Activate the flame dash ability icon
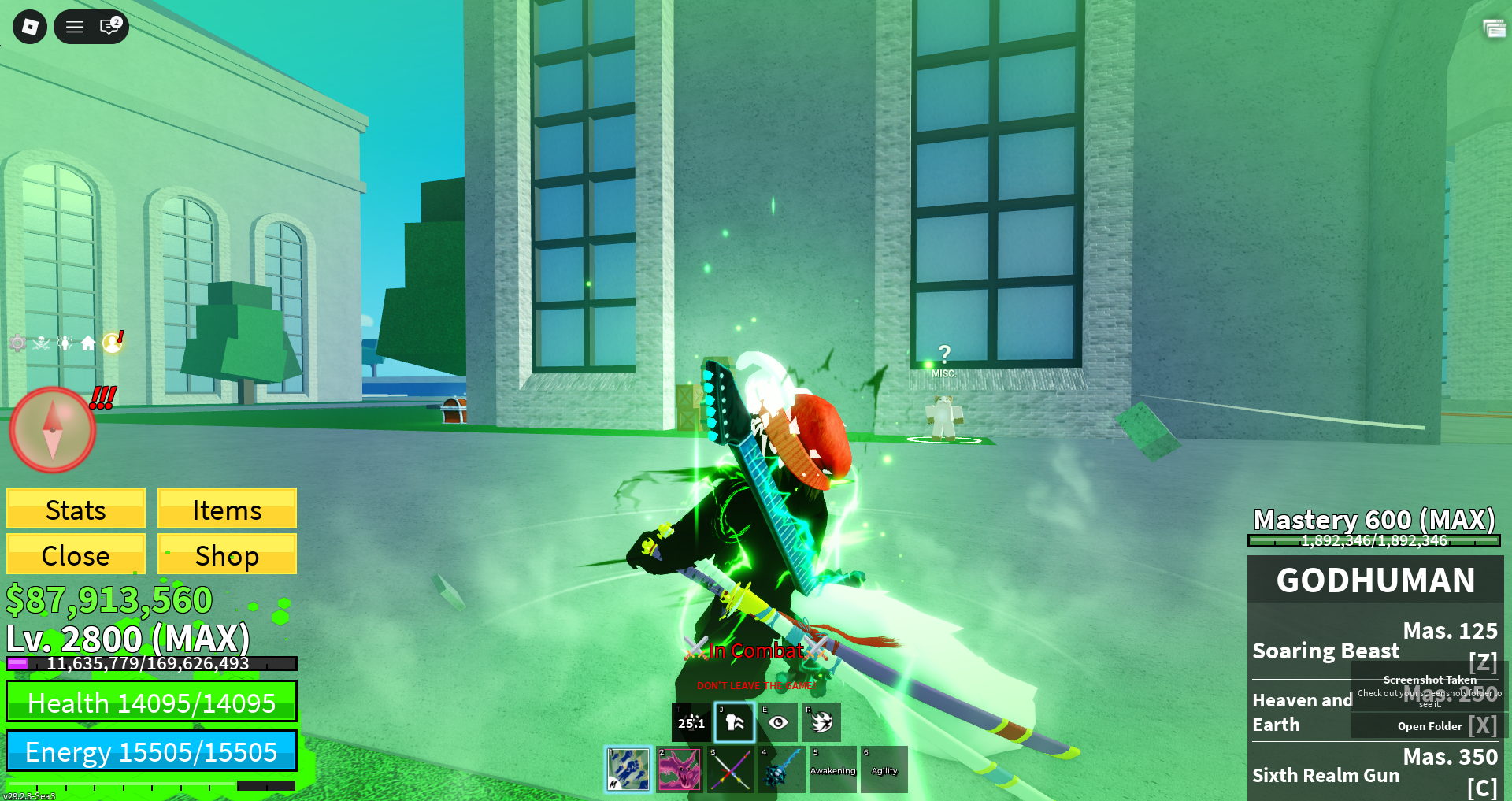The width and height of the screenshot is (1512, 801). point(821,722)
